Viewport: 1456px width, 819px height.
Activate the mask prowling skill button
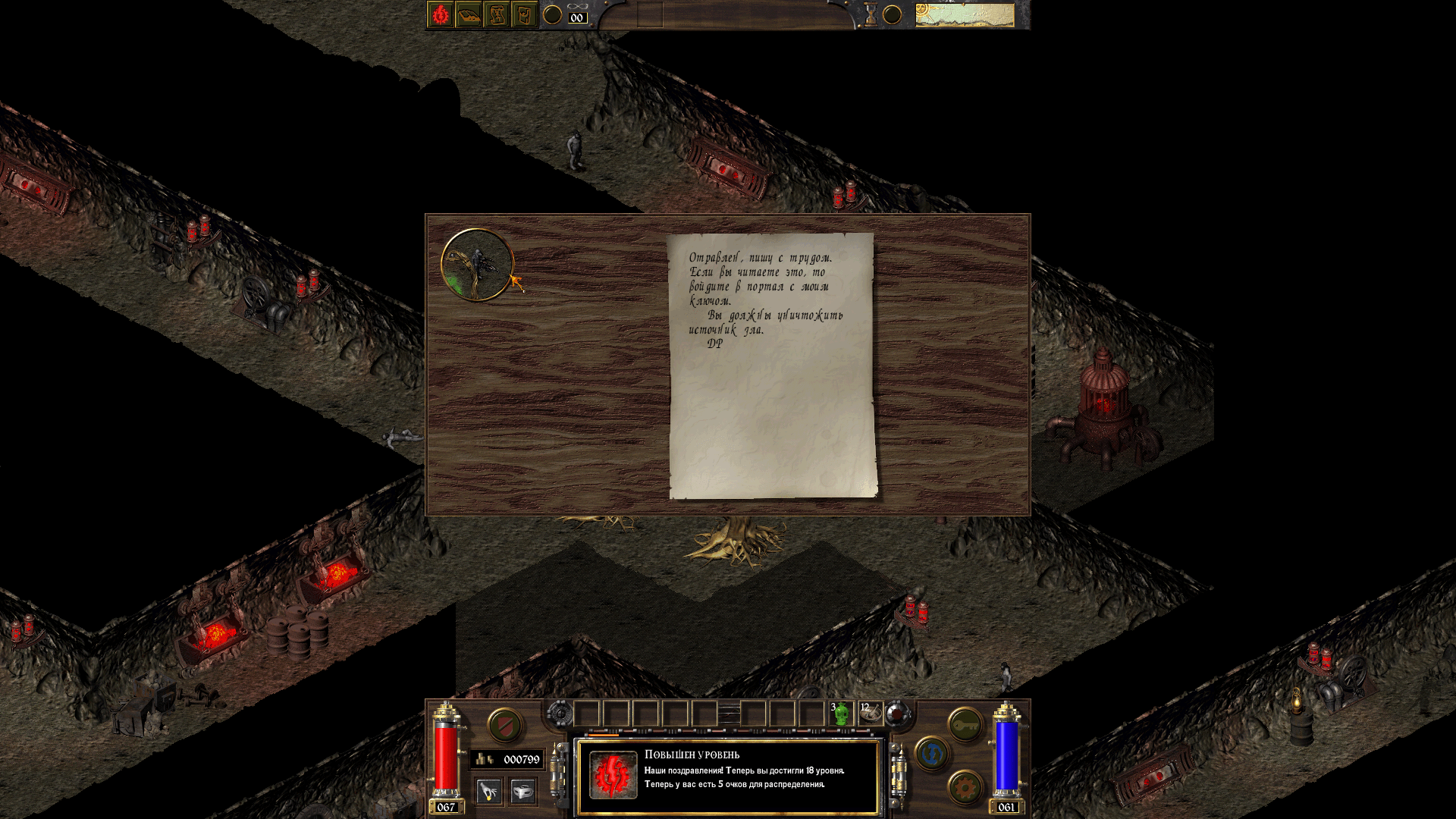coord(522,792)
